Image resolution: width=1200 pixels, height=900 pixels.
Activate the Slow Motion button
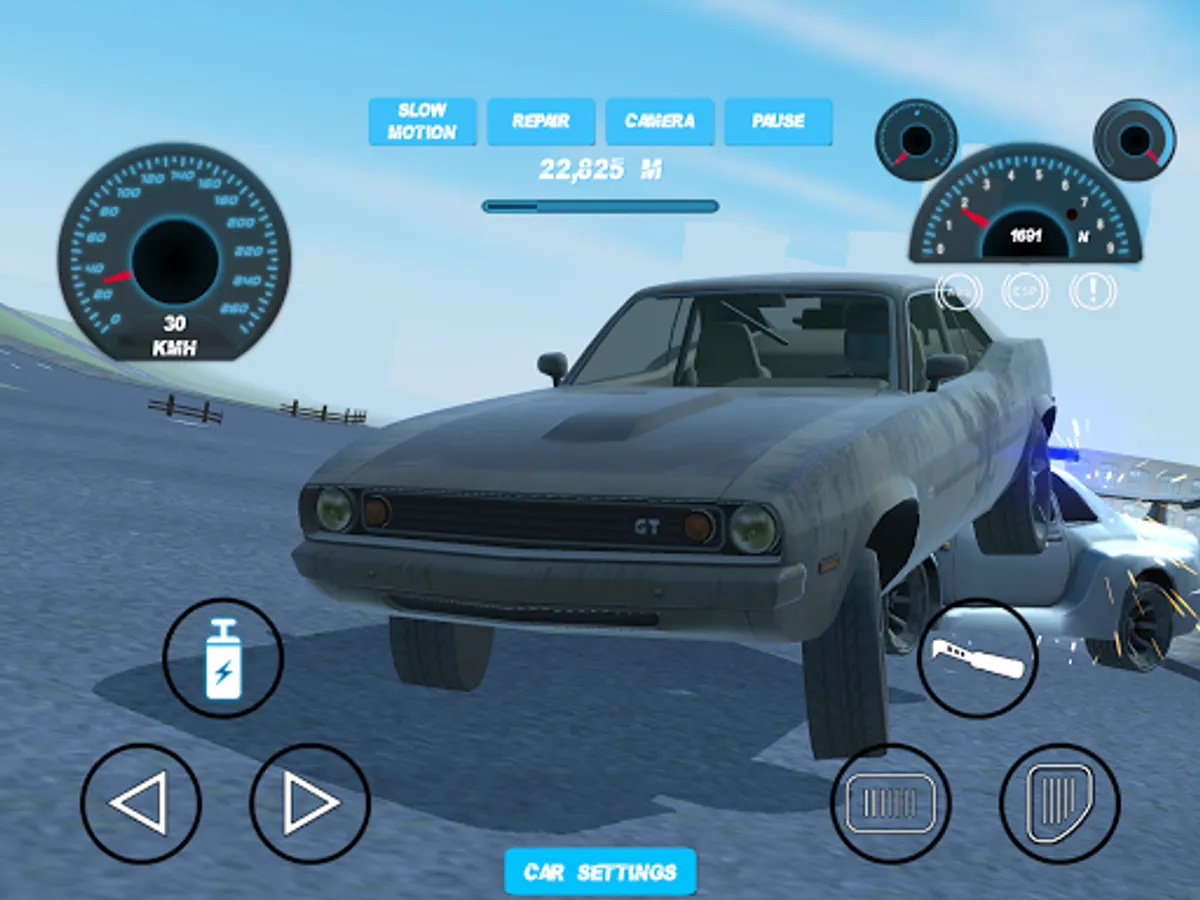422,122
